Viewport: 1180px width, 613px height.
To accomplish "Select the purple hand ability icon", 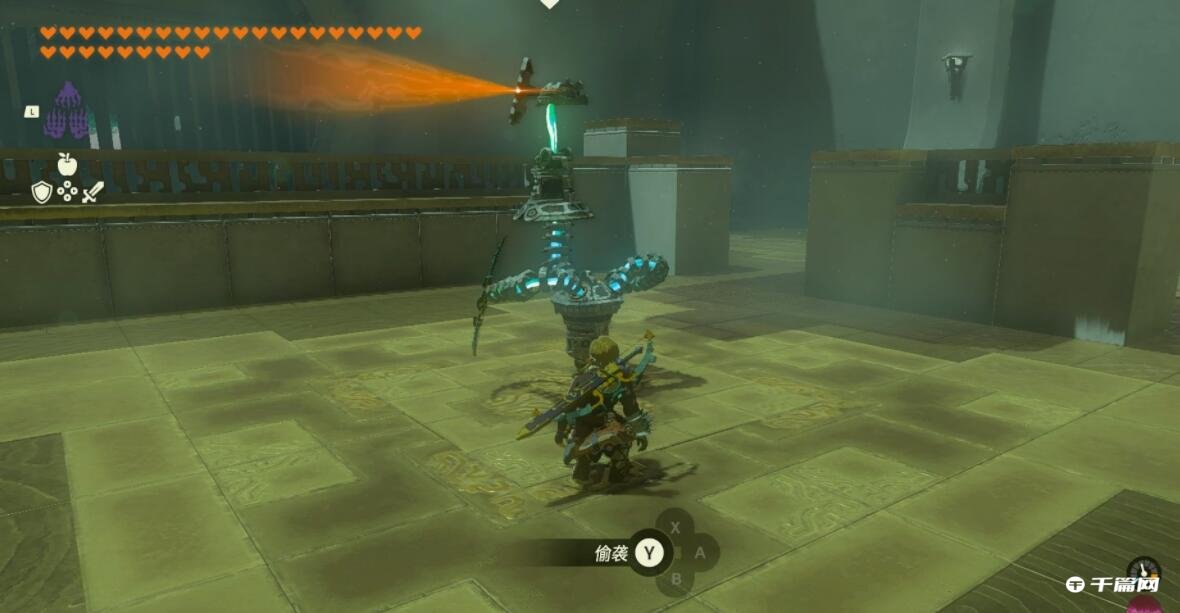I will click(x=66, y=111).
